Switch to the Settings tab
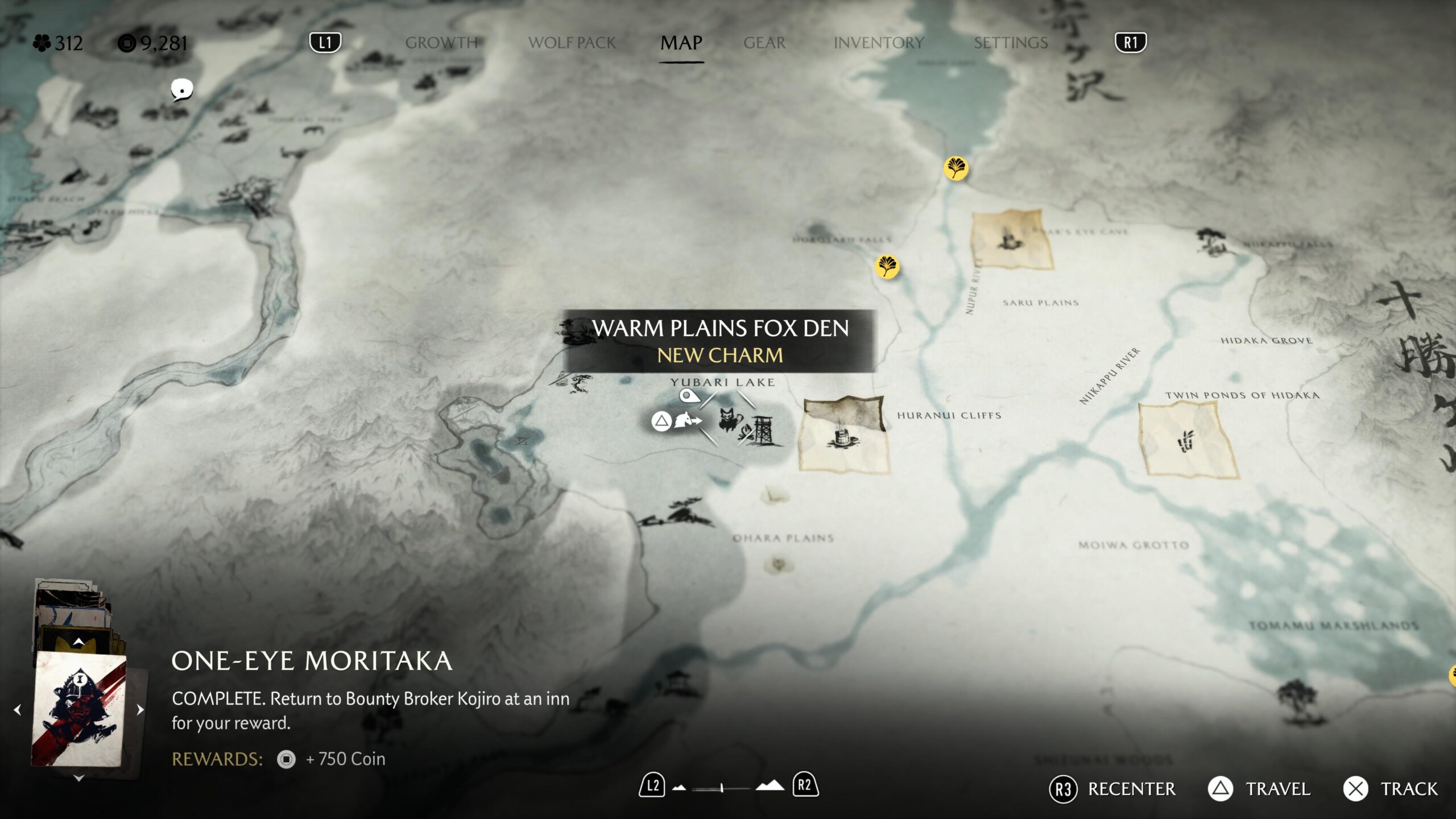The width and height of the screenshot is (1456, 819). 1011,43
